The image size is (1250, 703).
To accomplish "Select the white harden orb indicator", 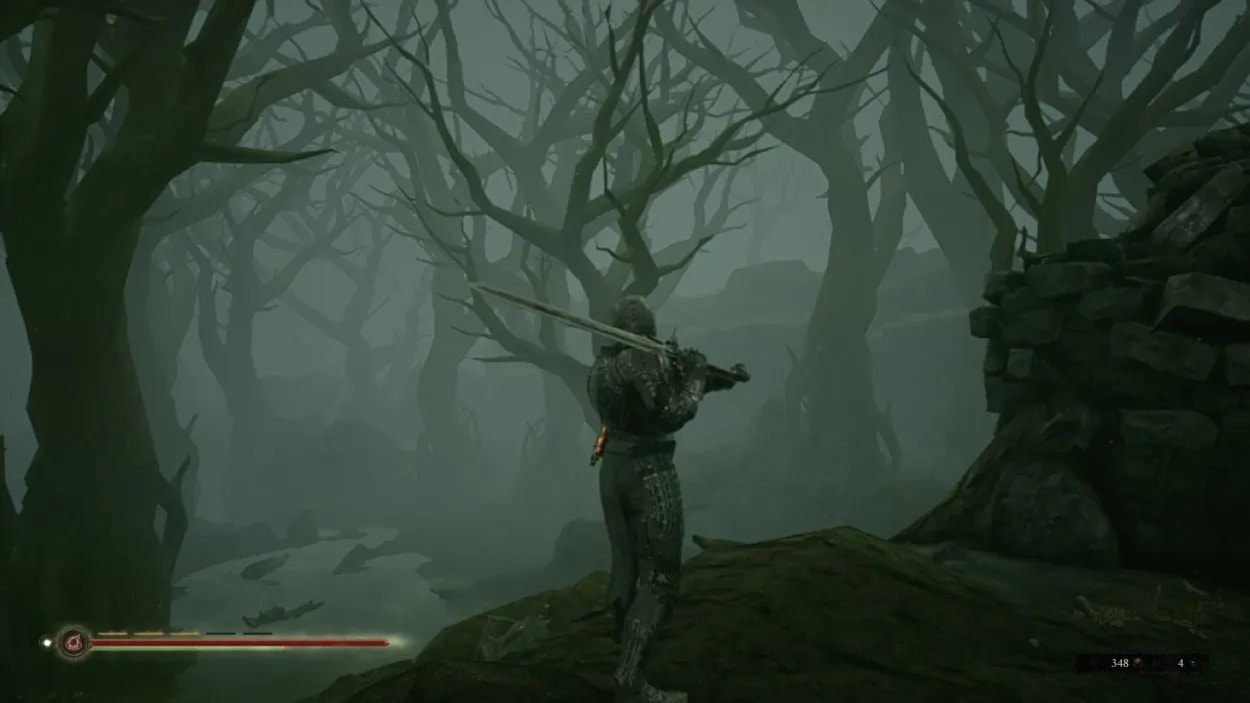I will pyautogui.click(x=46, y=642).
